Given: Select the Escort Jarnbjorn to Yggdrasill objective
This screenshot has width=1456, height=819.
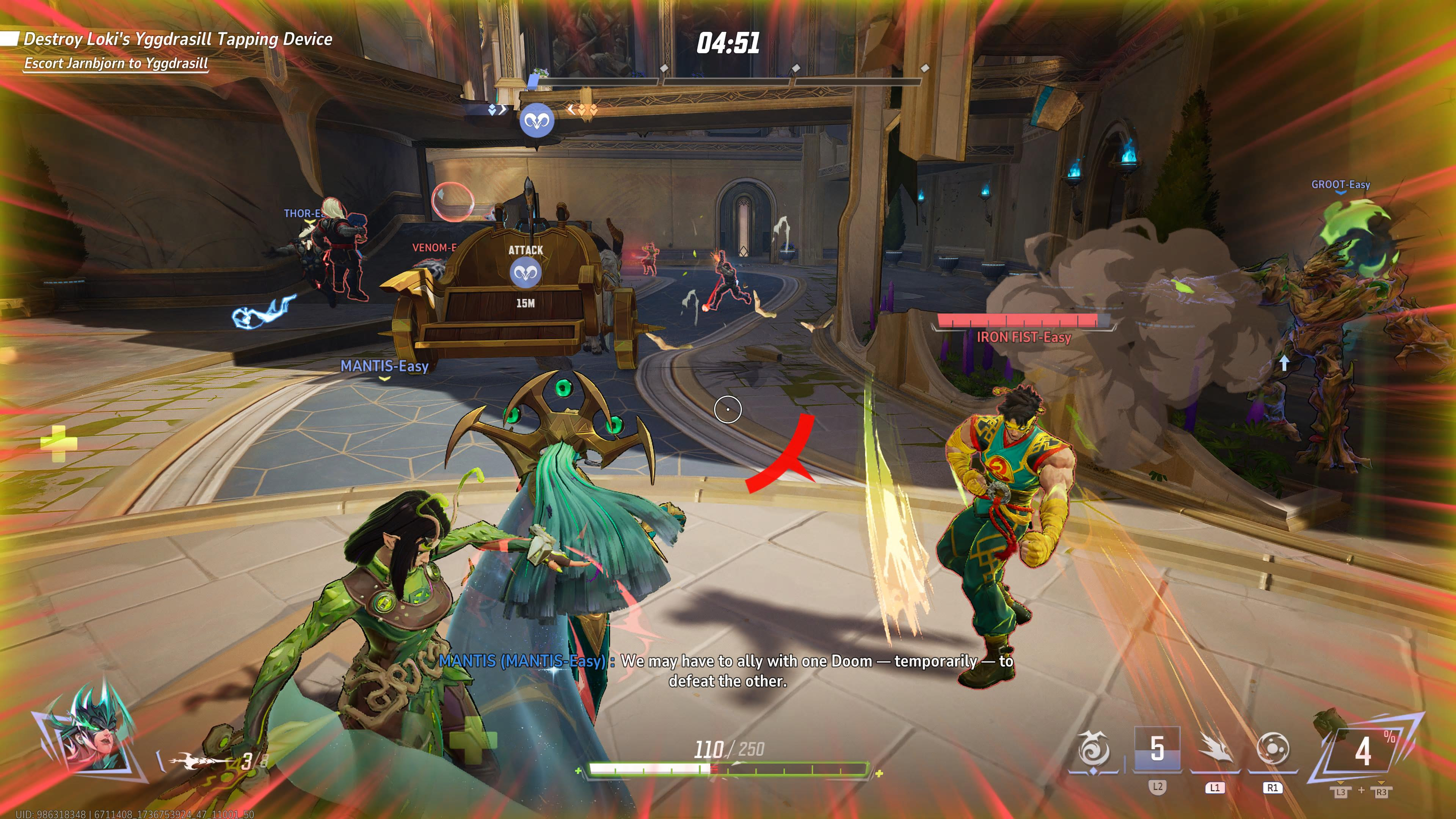Looking at the screenshot, I should pyautogui.click(x=116, y=63).
